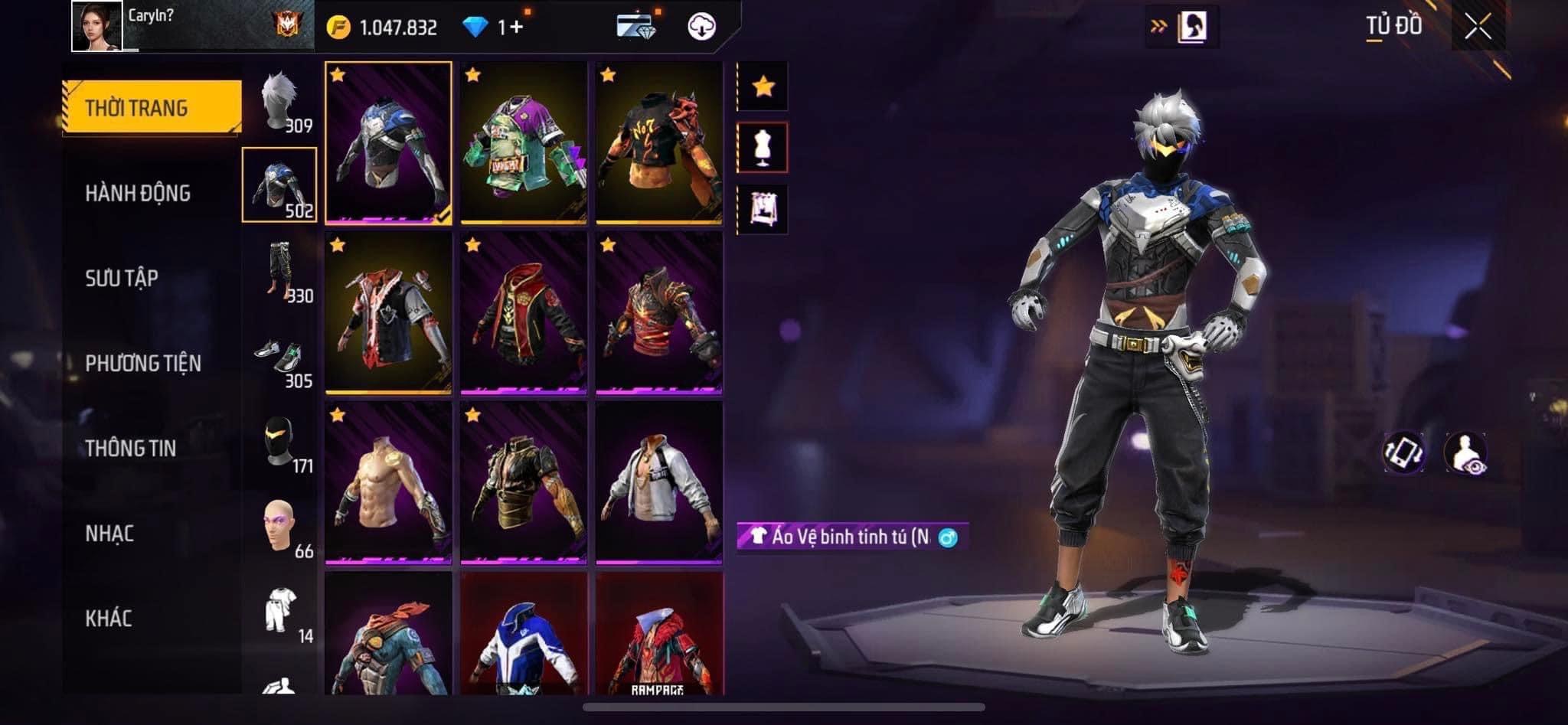
Task: Open the Hành Động tab
Action: 138,193
